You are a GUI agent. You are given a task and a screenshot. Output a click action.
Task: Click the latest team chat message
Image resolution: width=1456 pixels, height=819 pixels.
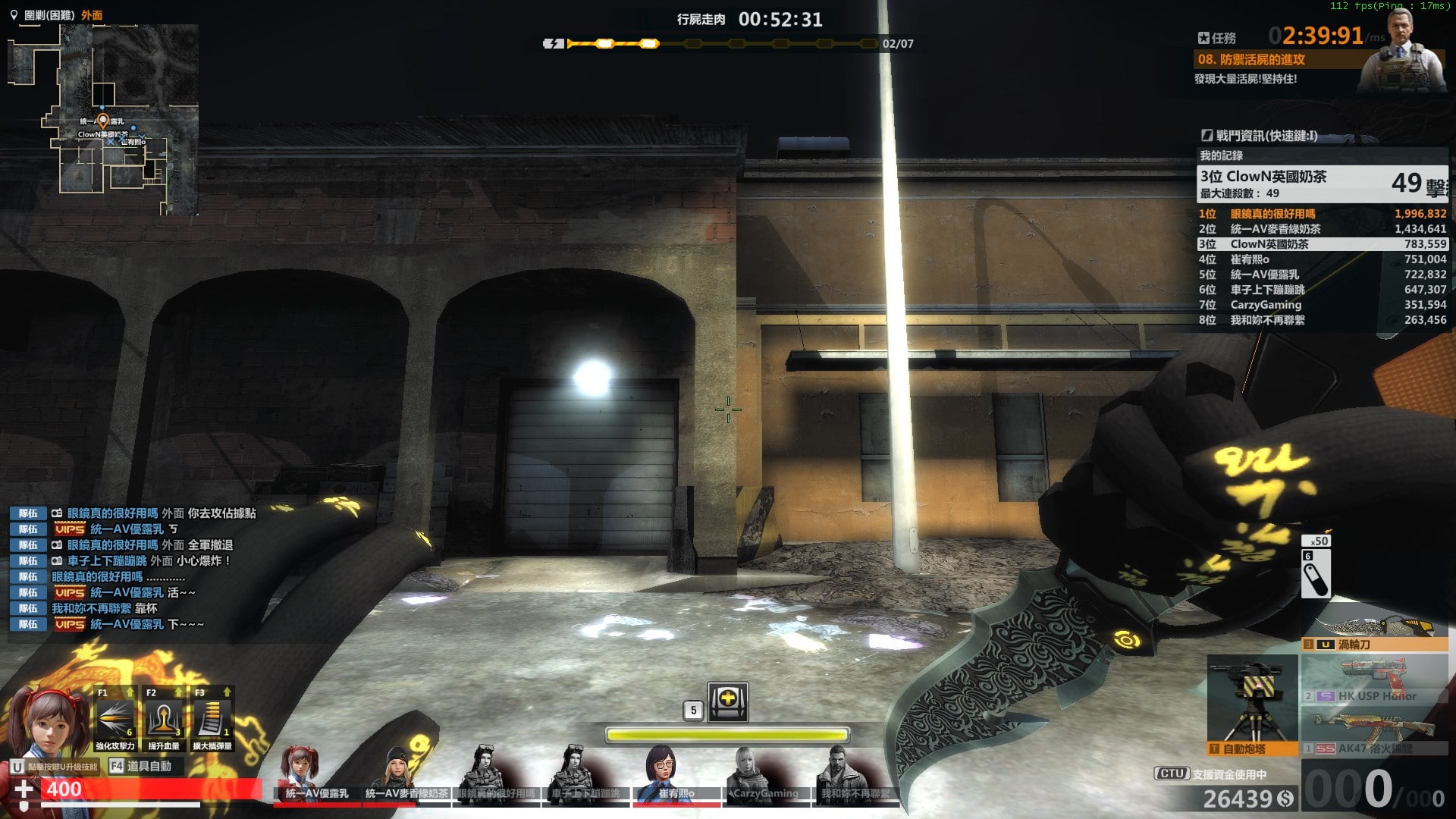[127, 624]
